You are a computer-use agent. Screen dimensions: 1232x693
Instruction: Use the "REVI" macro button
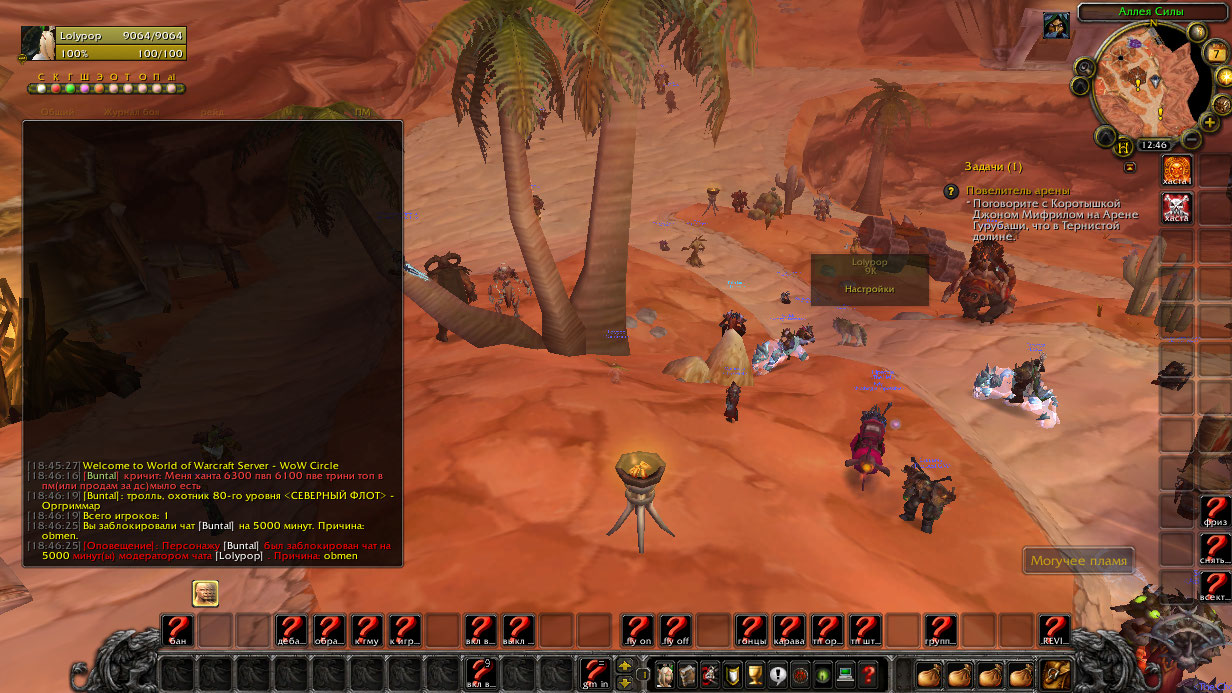(x=1054, y=630)
